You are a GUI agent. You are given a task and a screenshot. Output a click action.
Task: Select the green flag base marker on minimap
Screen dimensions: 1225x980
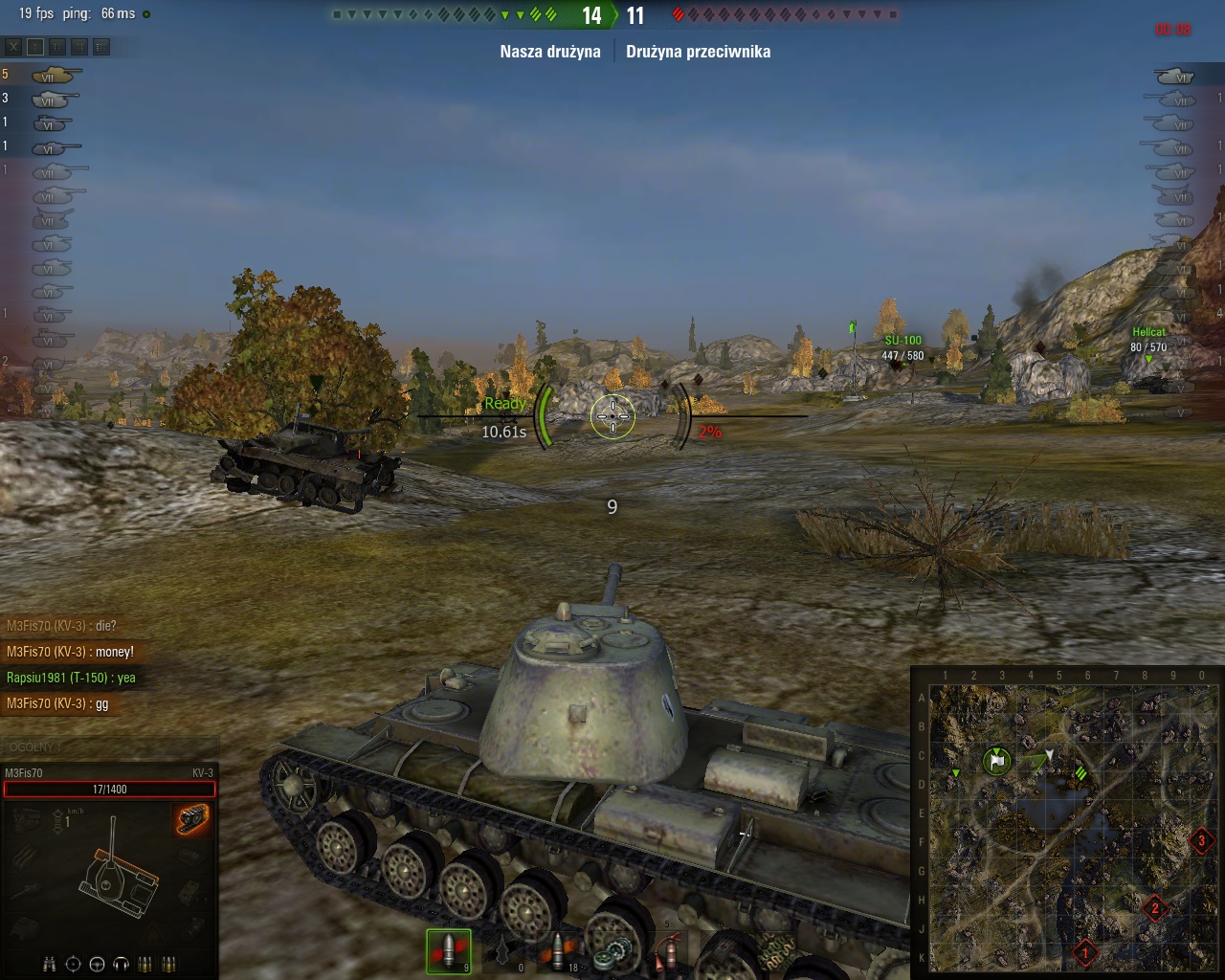(x=997, y=762)
